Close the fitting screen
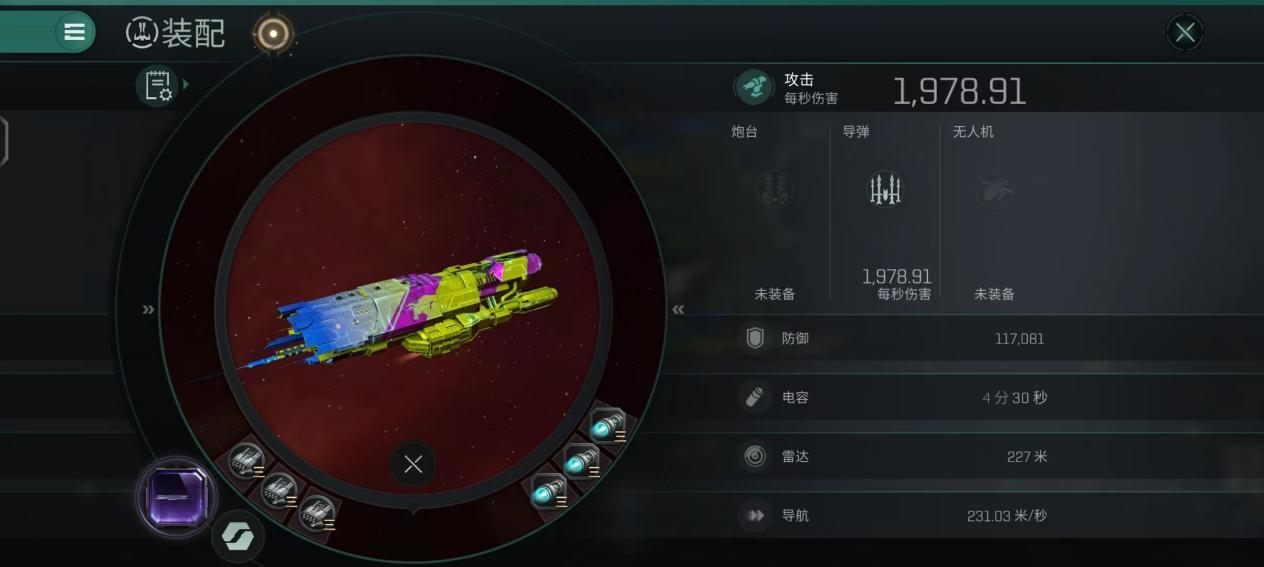1264x567 pixels. click(1185, 33)
